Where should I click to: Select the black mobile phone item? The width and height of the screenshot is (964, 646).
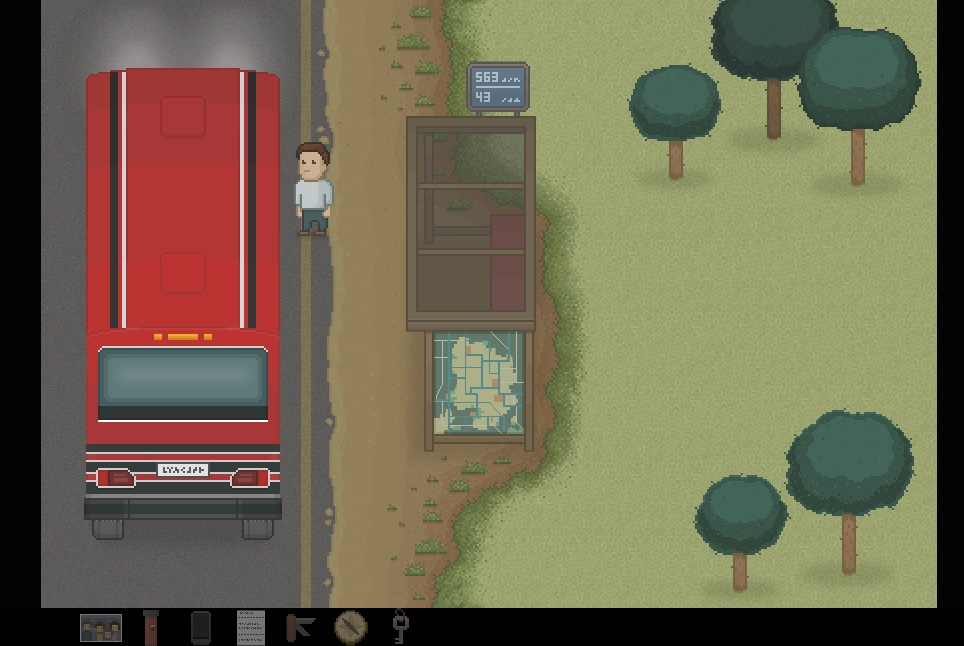tap(201, 628)
